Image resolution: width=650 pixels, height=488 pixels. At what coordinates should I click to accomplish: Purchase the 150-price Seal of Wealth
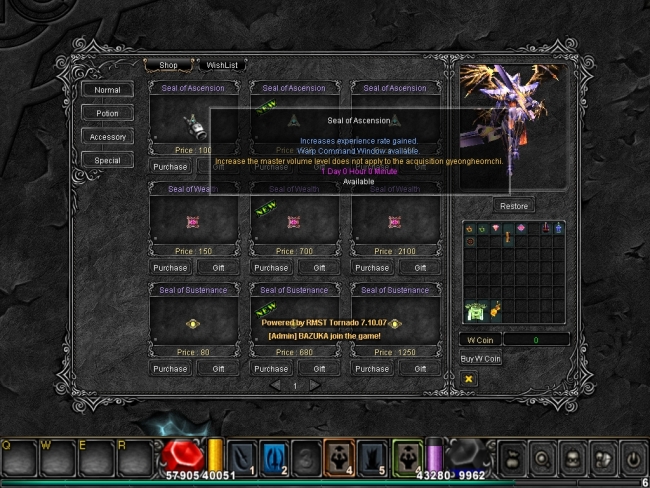[170, 268]
